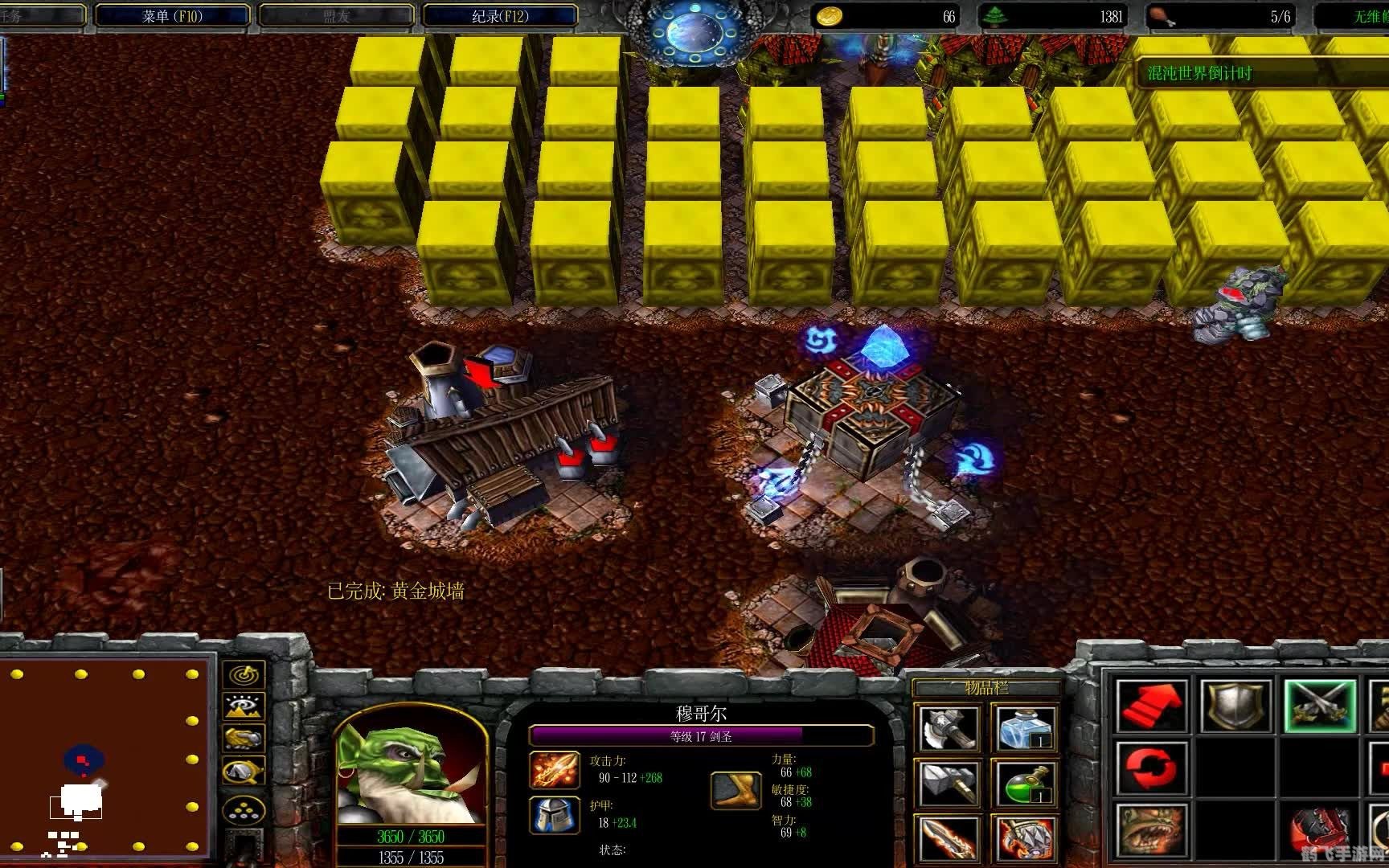Screen dimensions: 1389x868
Task: Use the blue mana potion item
Action: click(x=1024, y=728)
